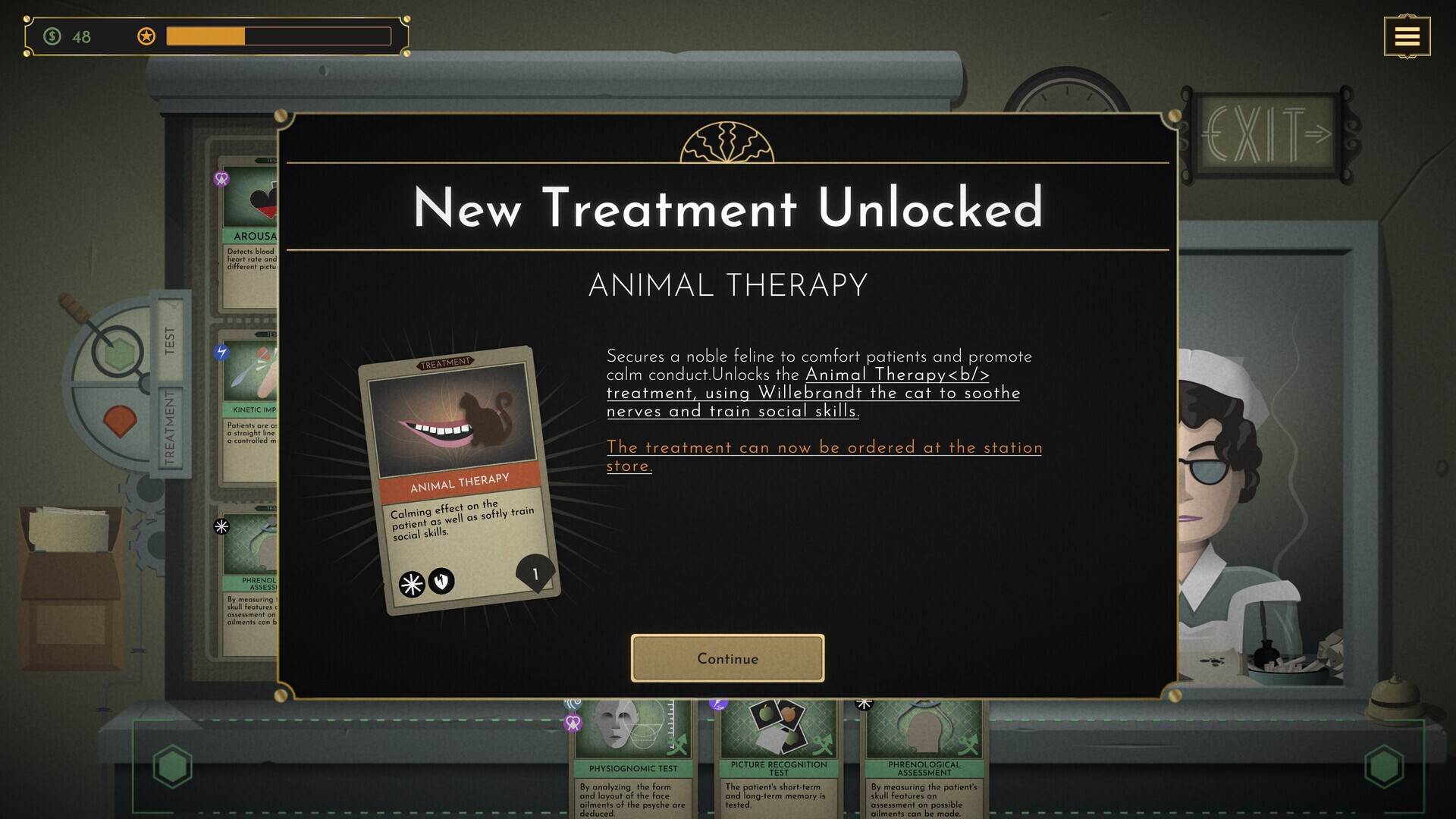Click the purple heart badge near Physiognomic Test
The width and height of the screenshot is (1456, 819).
tap(573, 723)
